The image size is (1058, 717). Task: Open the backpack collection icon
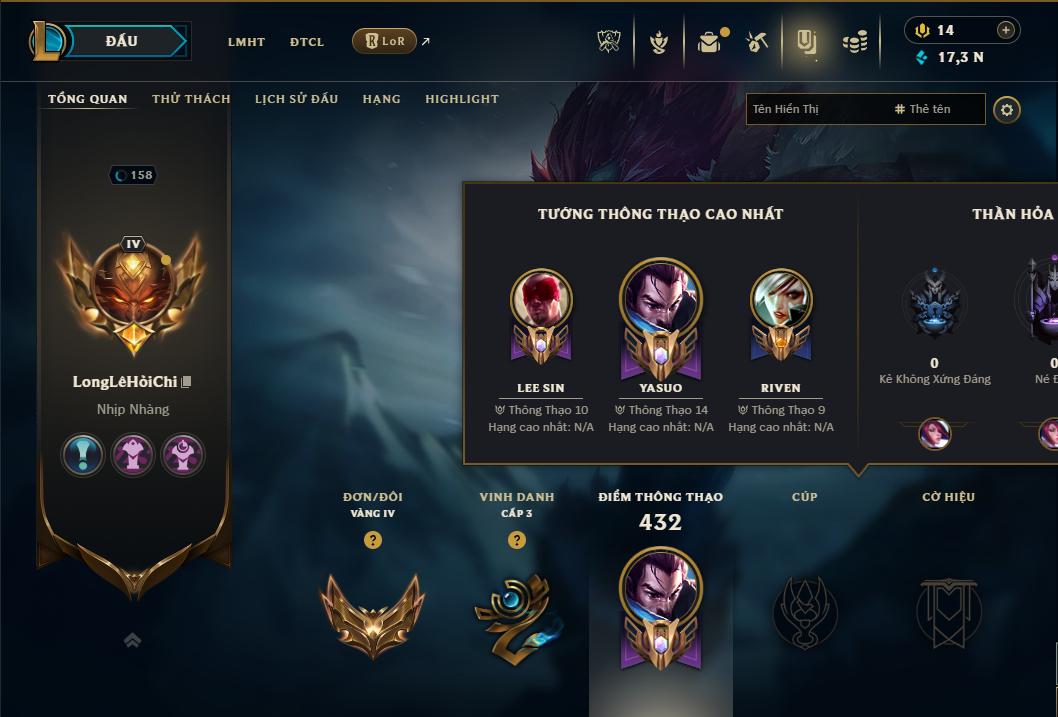709,42
